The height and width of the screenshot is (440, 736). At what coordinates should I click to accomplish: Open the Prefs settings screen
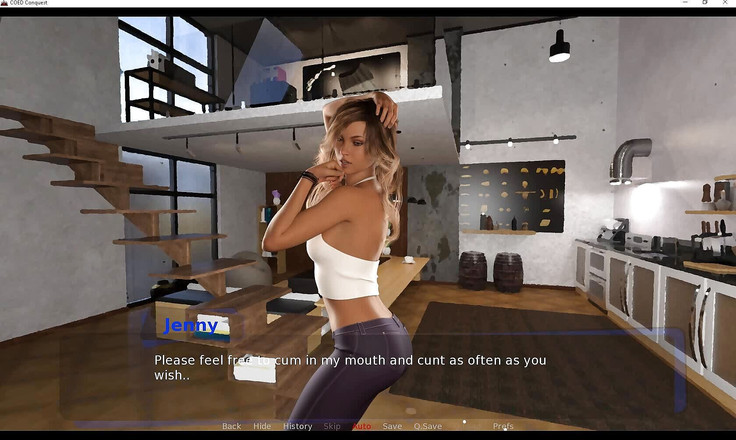(503, 426)
